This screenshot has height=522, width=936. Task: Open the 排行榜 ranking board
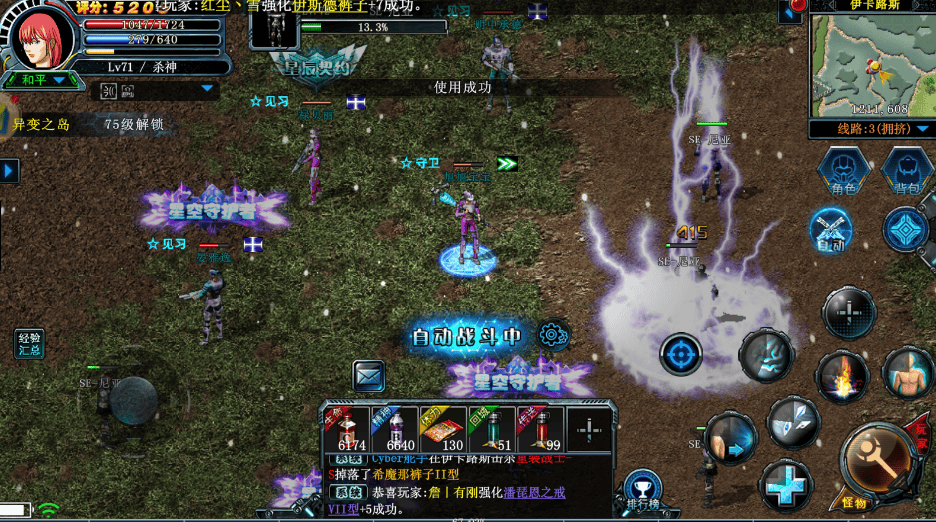642,492
